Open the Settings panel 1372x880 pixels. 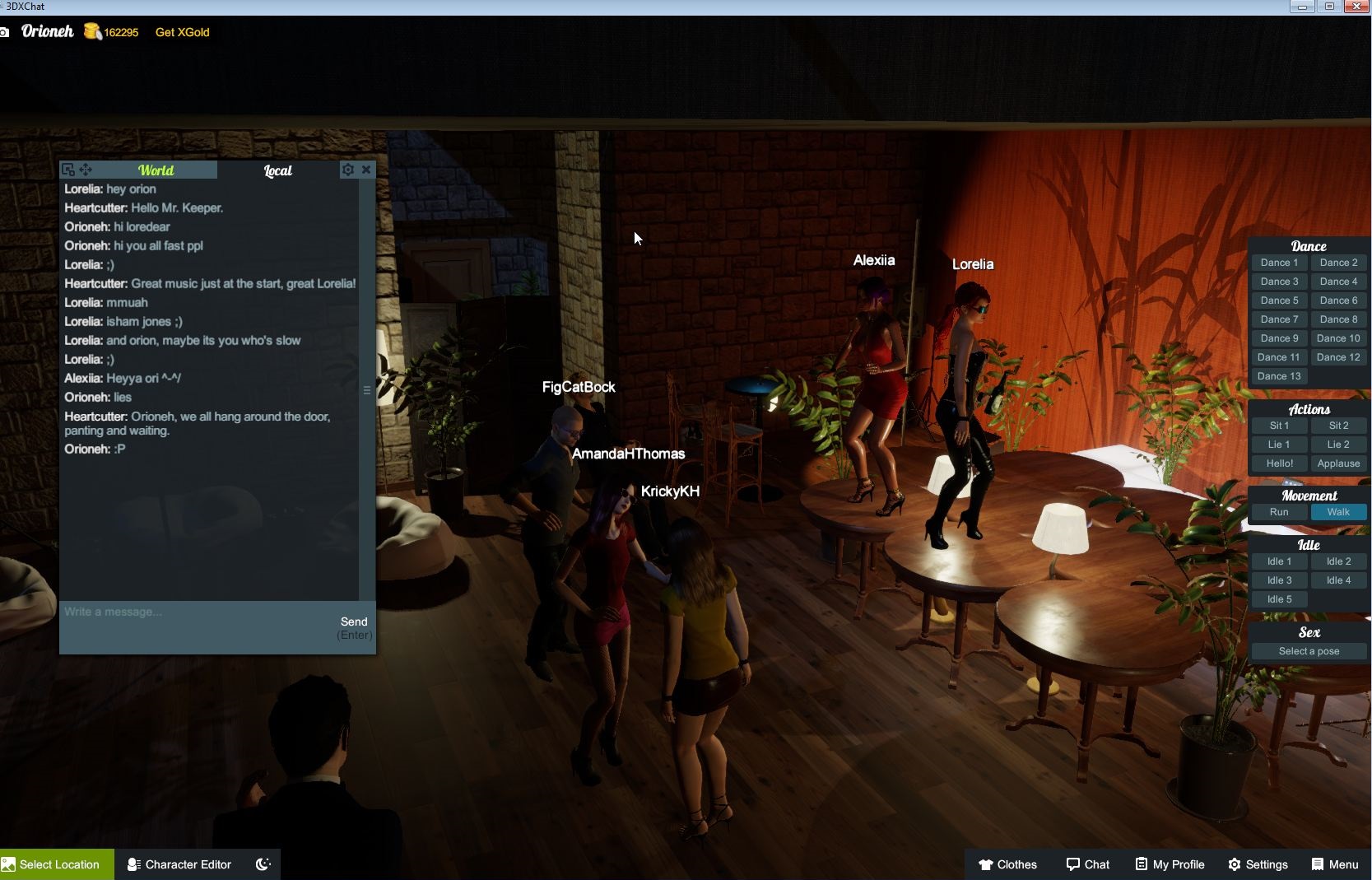[x=1258, y=864]
